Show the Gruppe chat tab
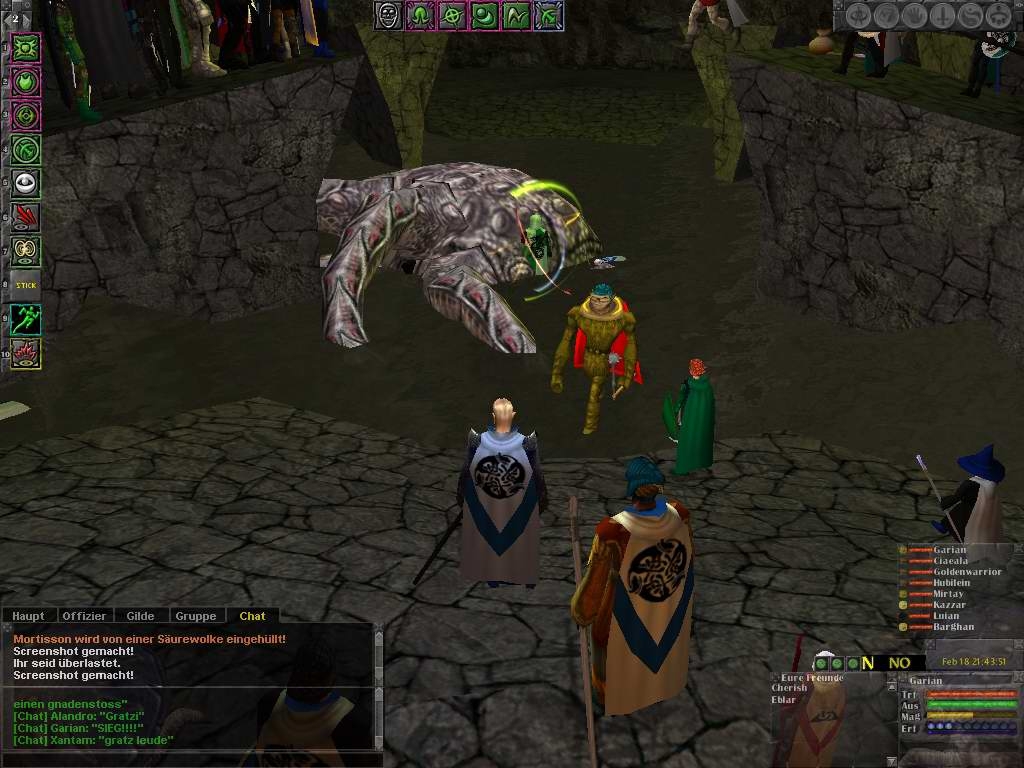 click(196, 616)
